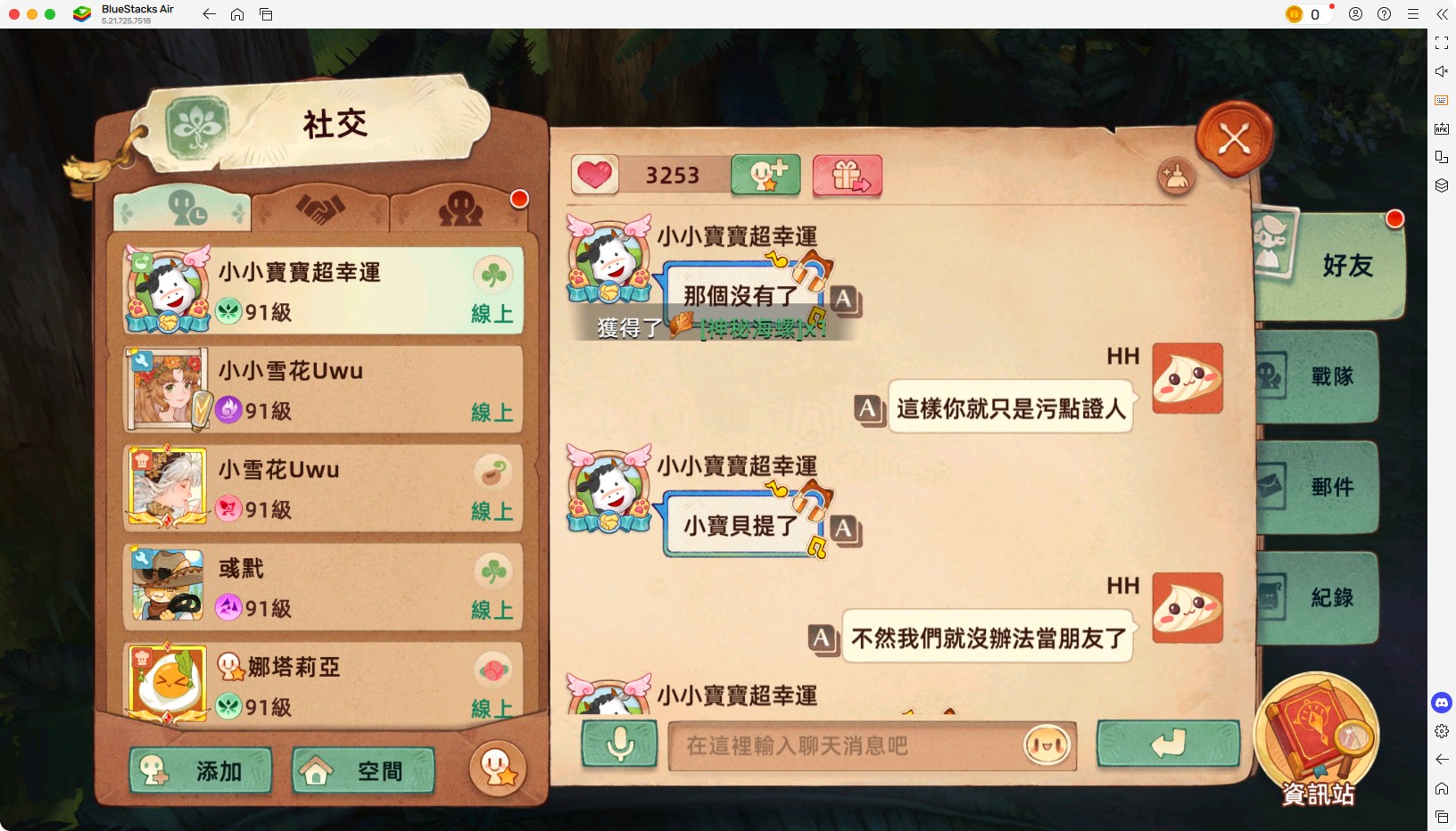Open the emoji picker in the chat bar
The width and height of the screenshot is (1456, 831).
tap(1046, 747)
